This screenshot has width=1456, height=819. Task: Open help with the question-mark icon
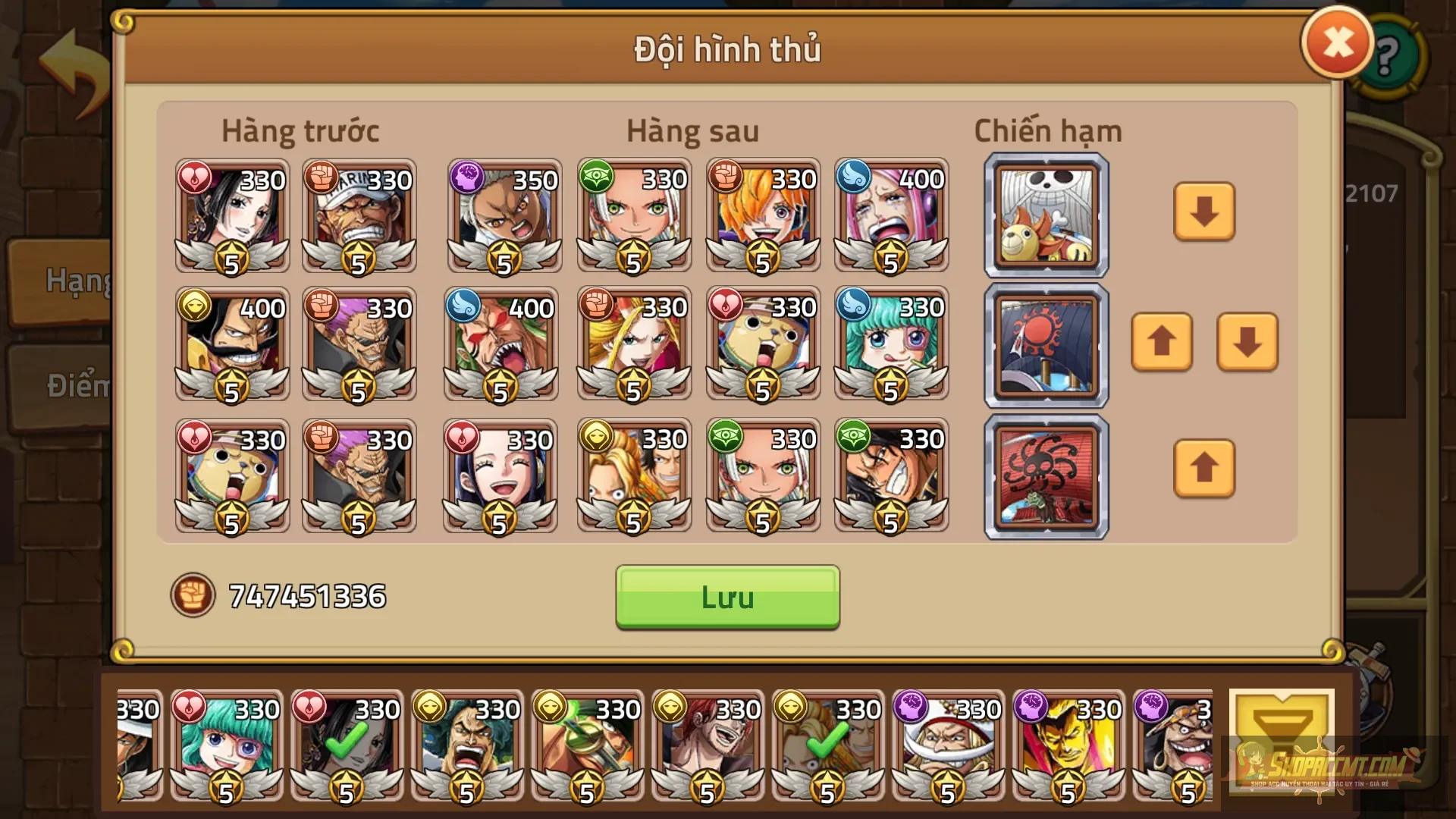point(1388,55)
